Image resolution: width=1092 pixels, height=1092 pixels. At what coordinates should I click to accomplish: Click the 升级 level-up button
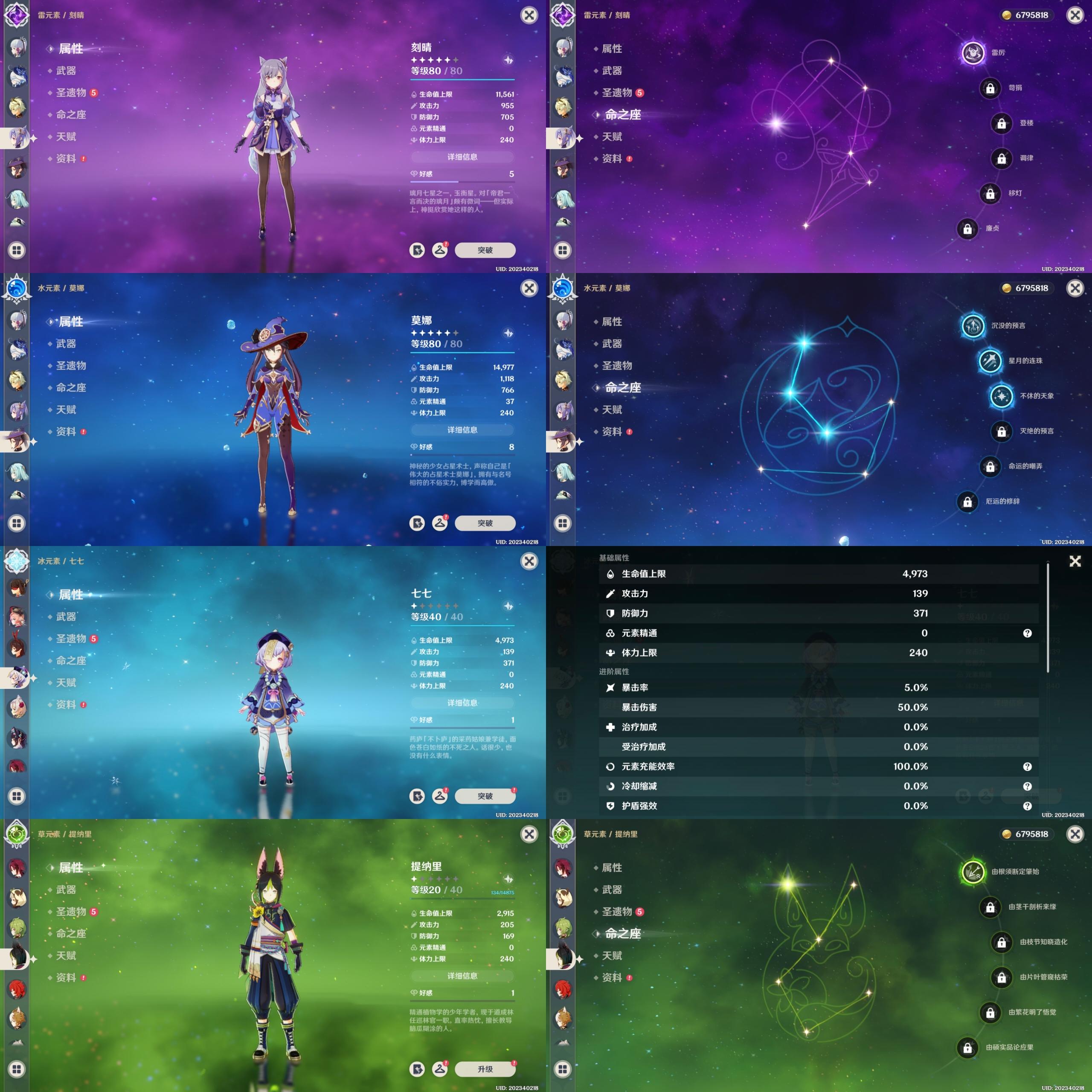pos(485,1069)
